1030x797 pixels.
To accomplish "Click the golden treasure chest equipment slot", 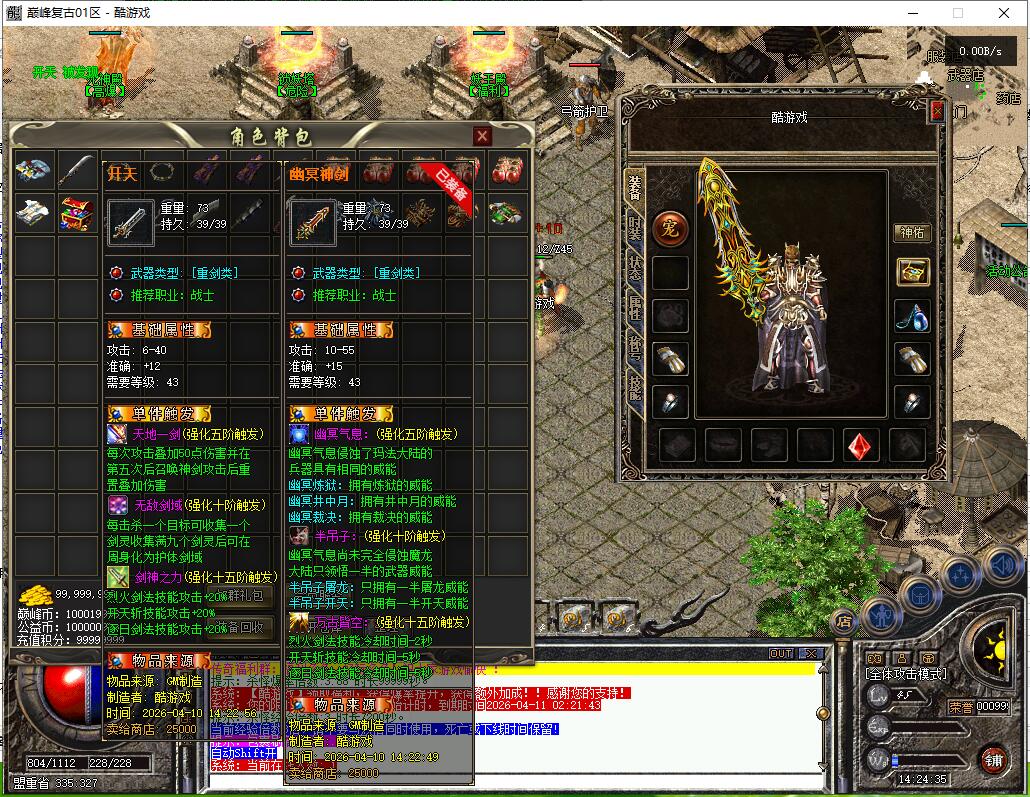I will click(911, 272).
